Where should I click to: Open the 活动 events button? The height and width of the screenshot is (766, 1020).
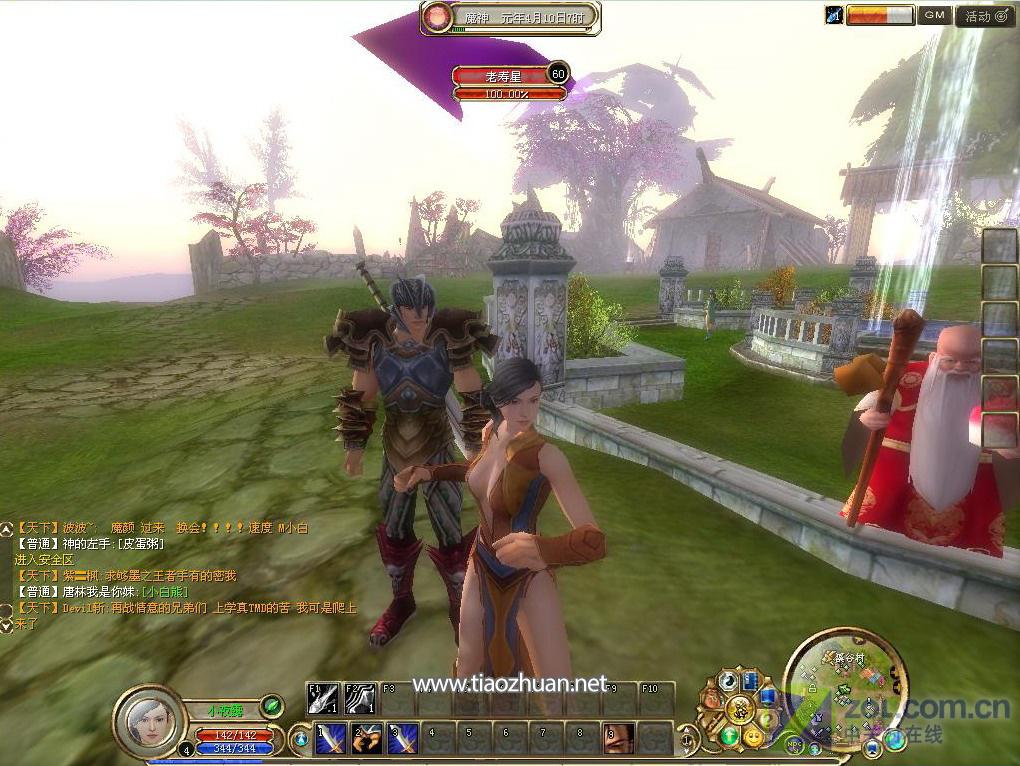tap(985, 16)
